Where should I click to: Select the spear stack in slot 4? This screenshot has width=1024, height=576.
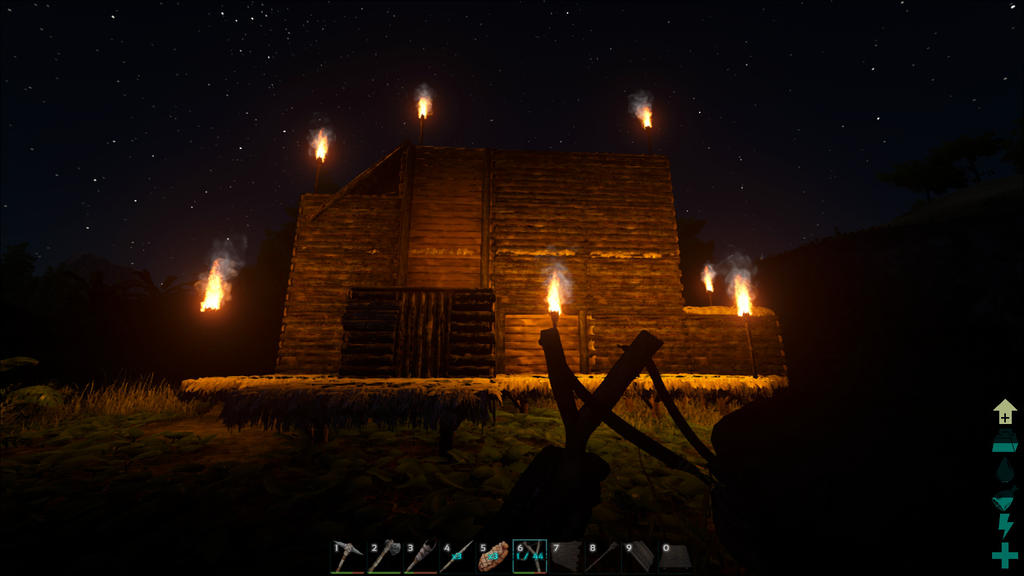coord(456,556)
